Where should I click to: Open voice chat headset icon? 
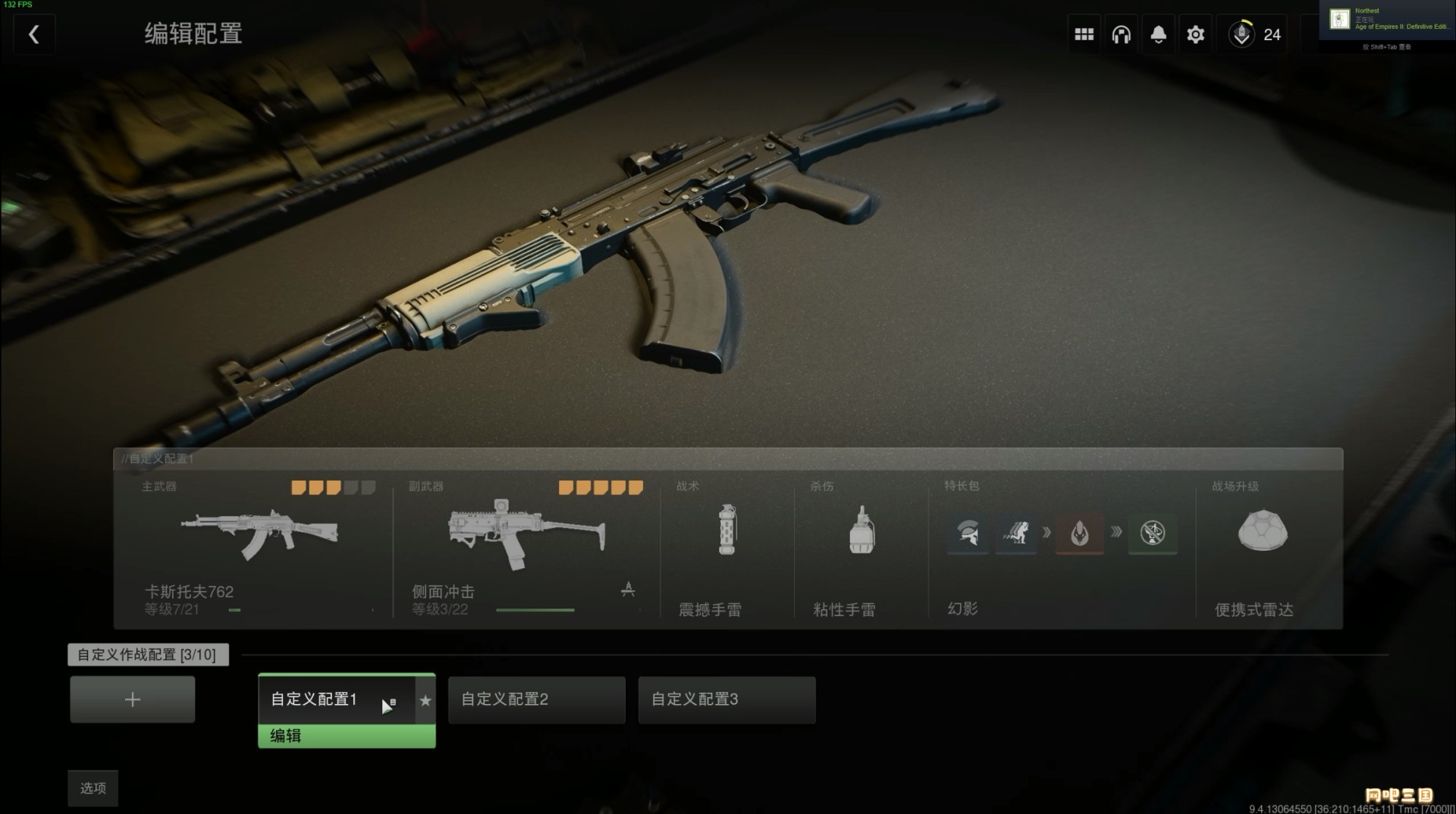(x=1121, y=35)
